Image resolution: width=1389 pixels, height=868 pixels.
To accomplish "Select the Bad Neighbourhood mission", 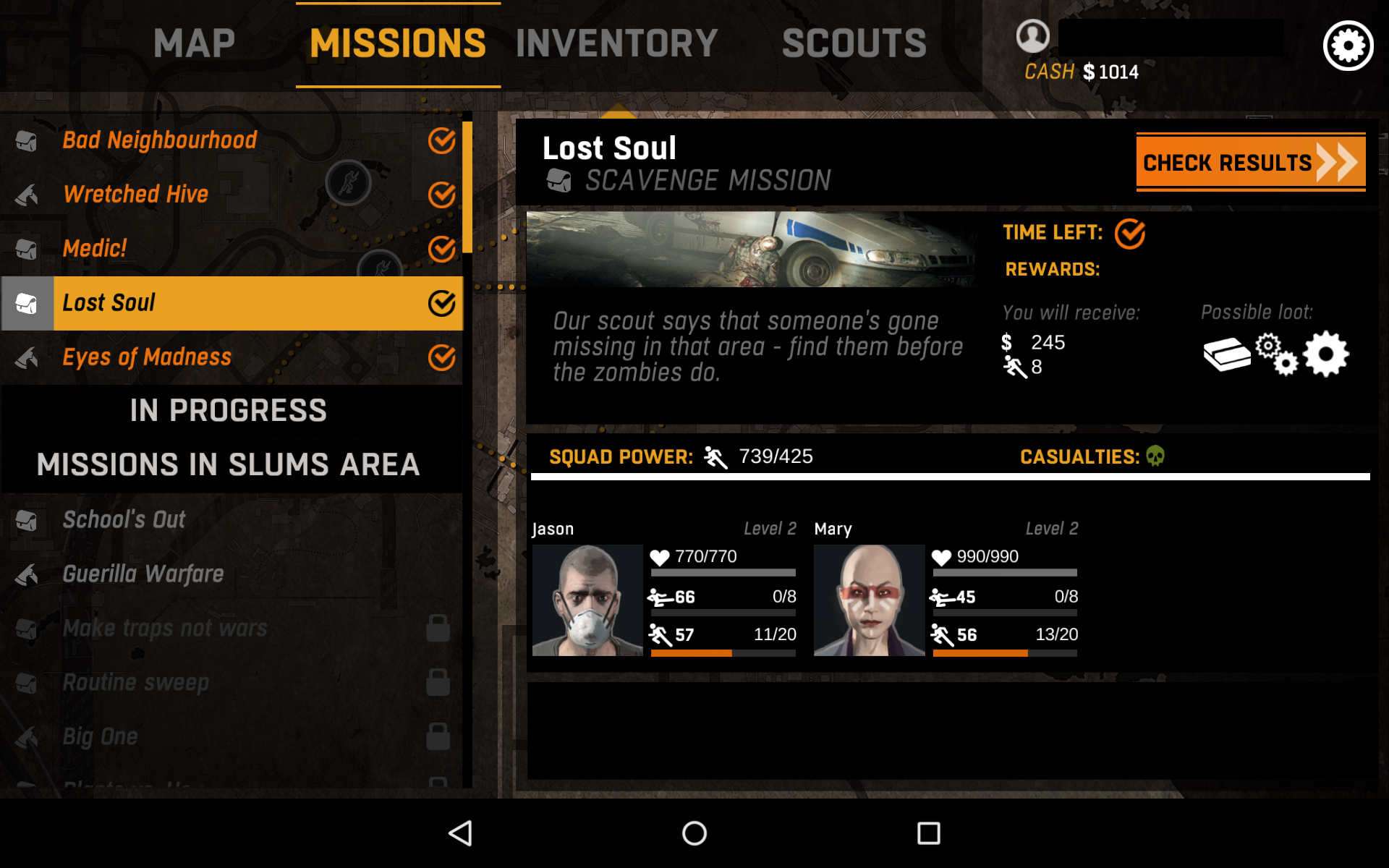I will (160, 140).
